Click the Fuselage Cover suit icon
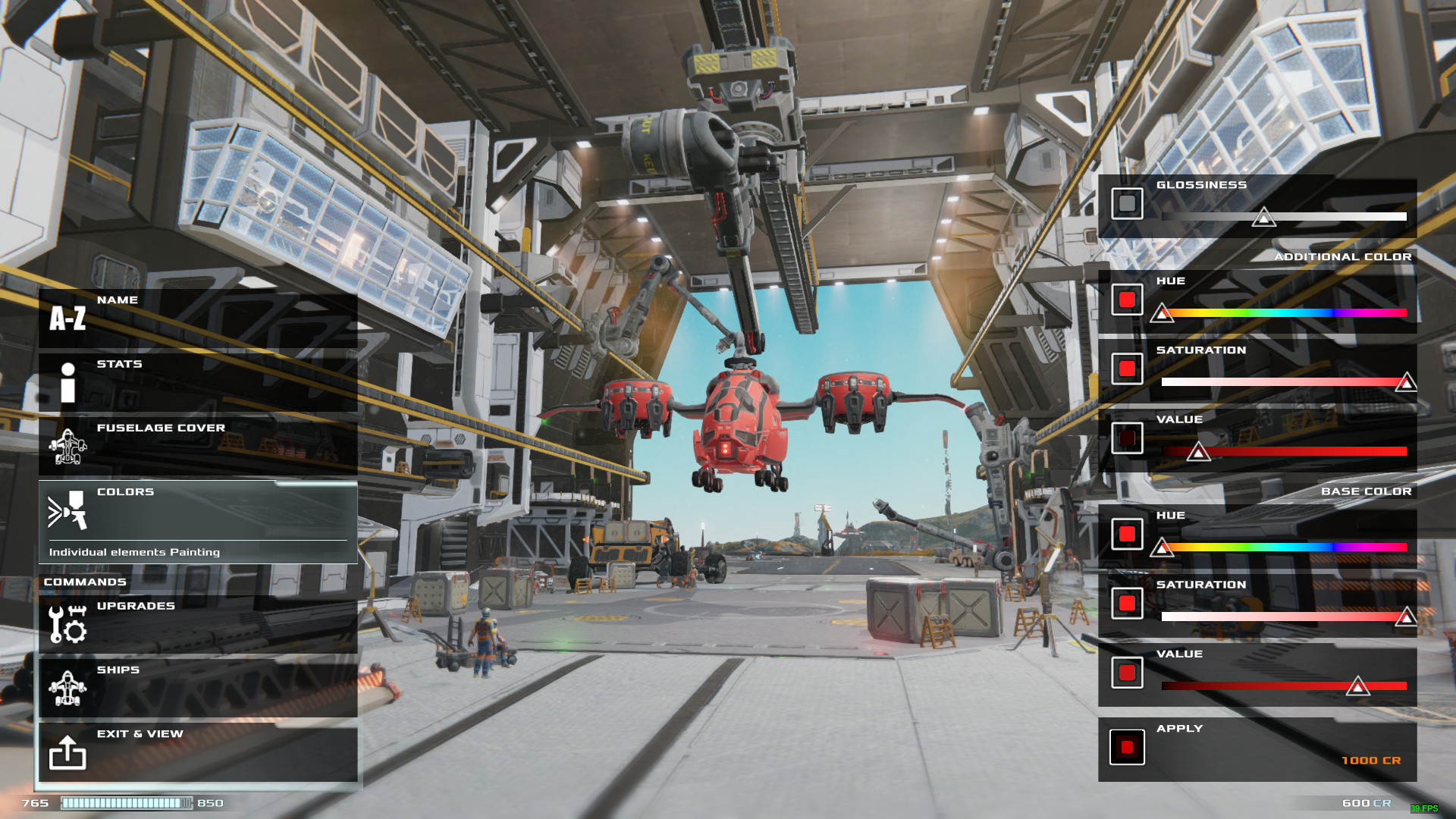Image resolution: width=1456 pixels, height=819 pixels. pos(67,447)
